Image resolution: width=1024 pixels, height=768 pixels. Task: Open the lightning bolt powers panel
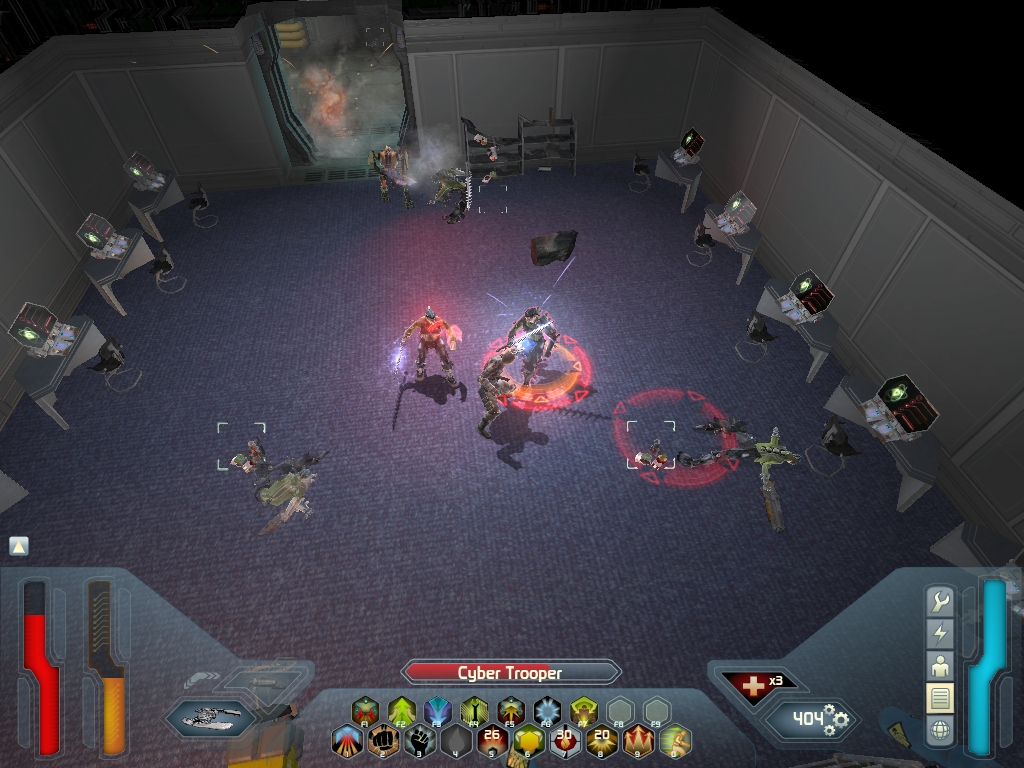point(940,633)
